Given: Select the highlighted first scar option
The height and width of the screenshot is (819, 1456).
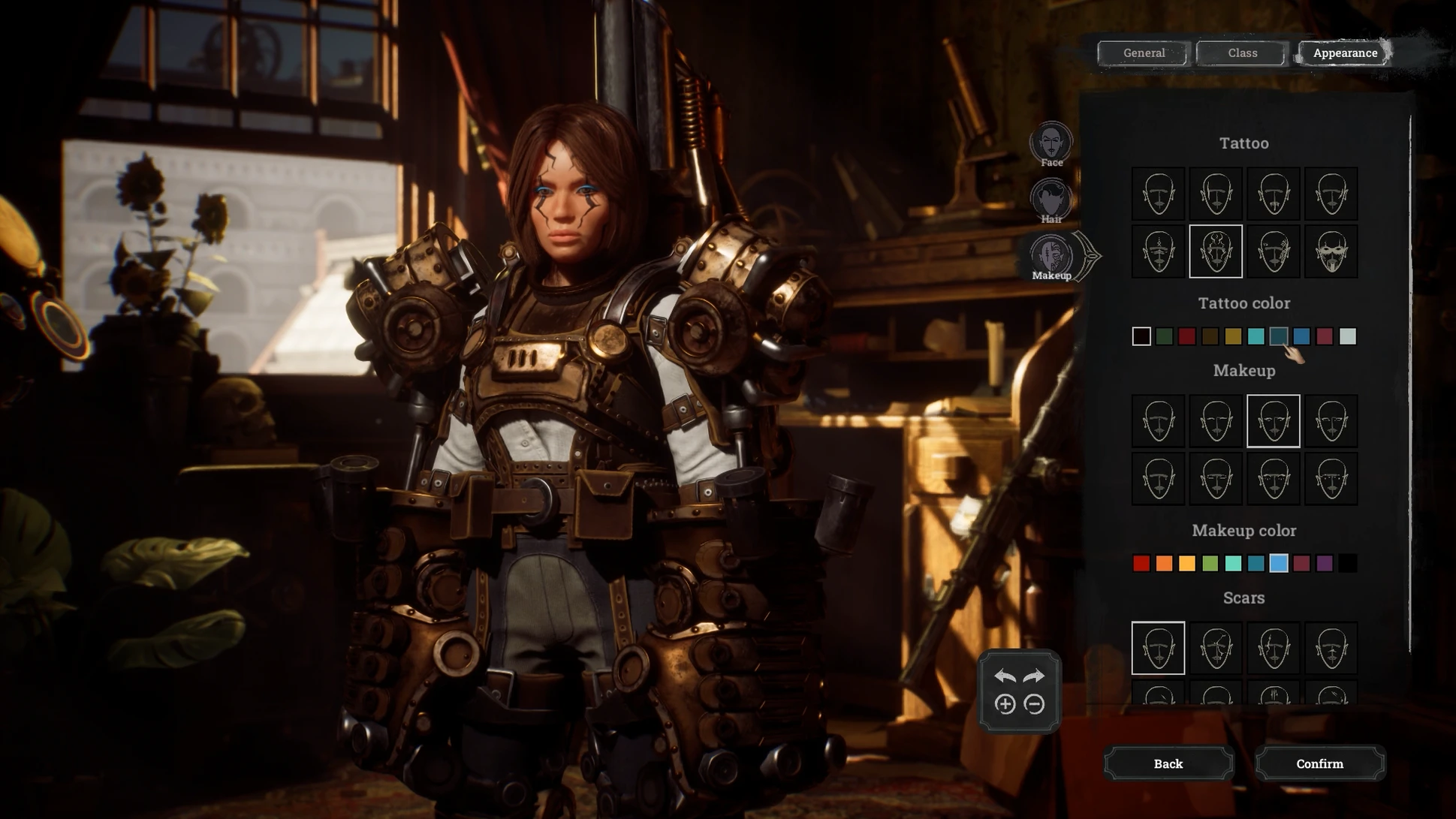Looking at the screenshot, I should coord(1158,648).
